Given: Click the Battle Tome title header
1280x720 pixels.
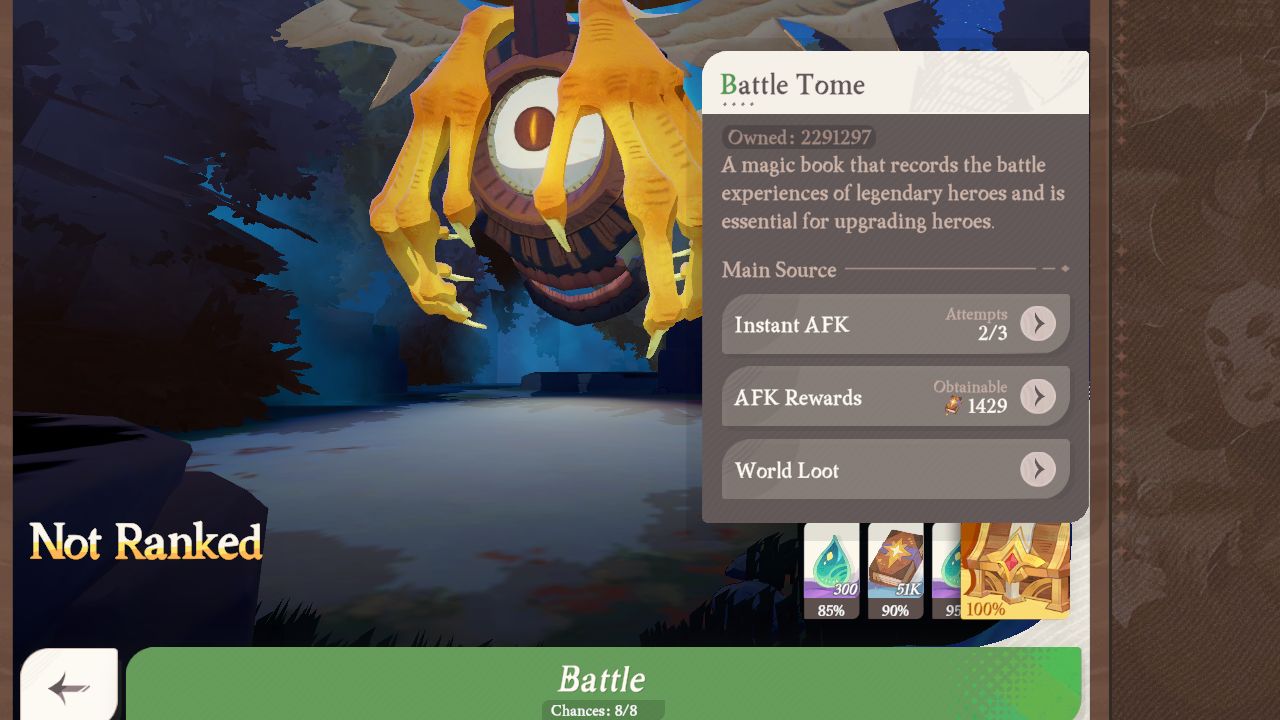Looking at the screenshot, I should [x=790, y=86].
